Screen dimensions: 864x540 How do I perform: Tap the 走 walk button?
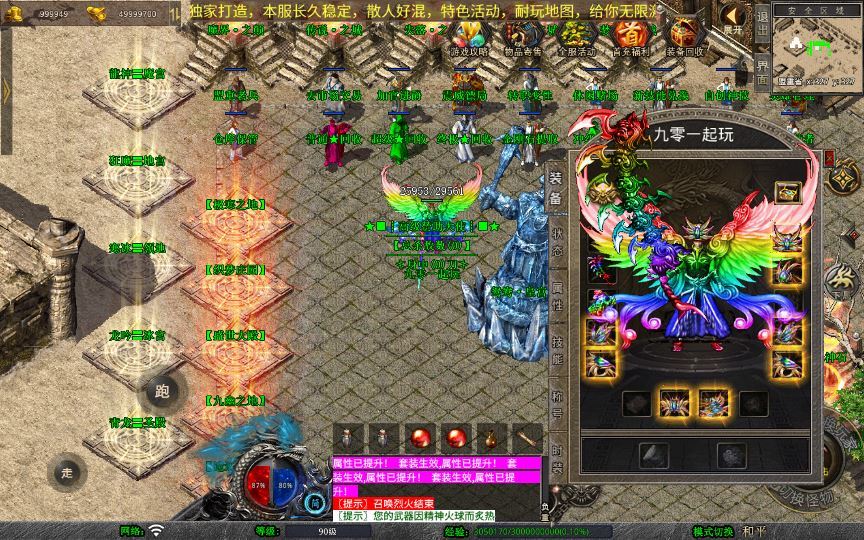[x=68, y=472]
